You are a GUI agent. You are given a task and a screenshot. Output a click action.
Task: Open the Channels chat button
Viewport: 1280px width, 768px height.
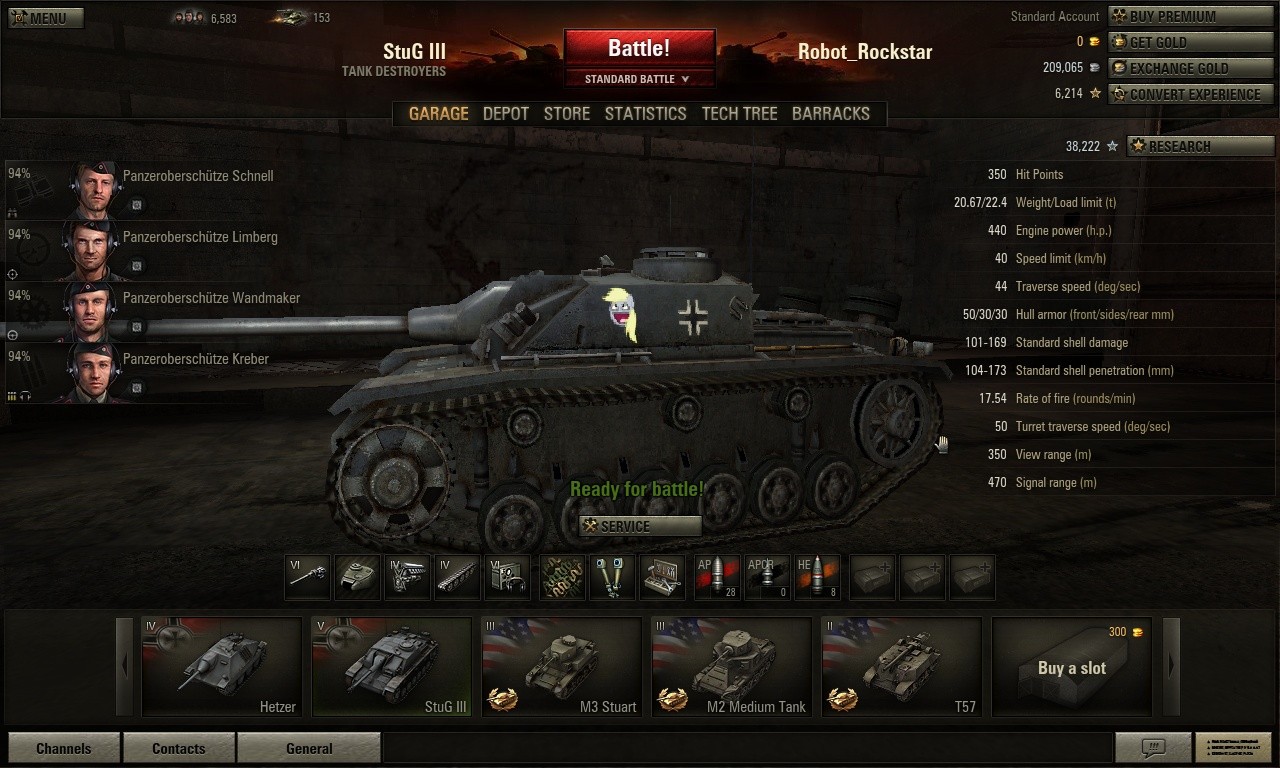(64, 748)
